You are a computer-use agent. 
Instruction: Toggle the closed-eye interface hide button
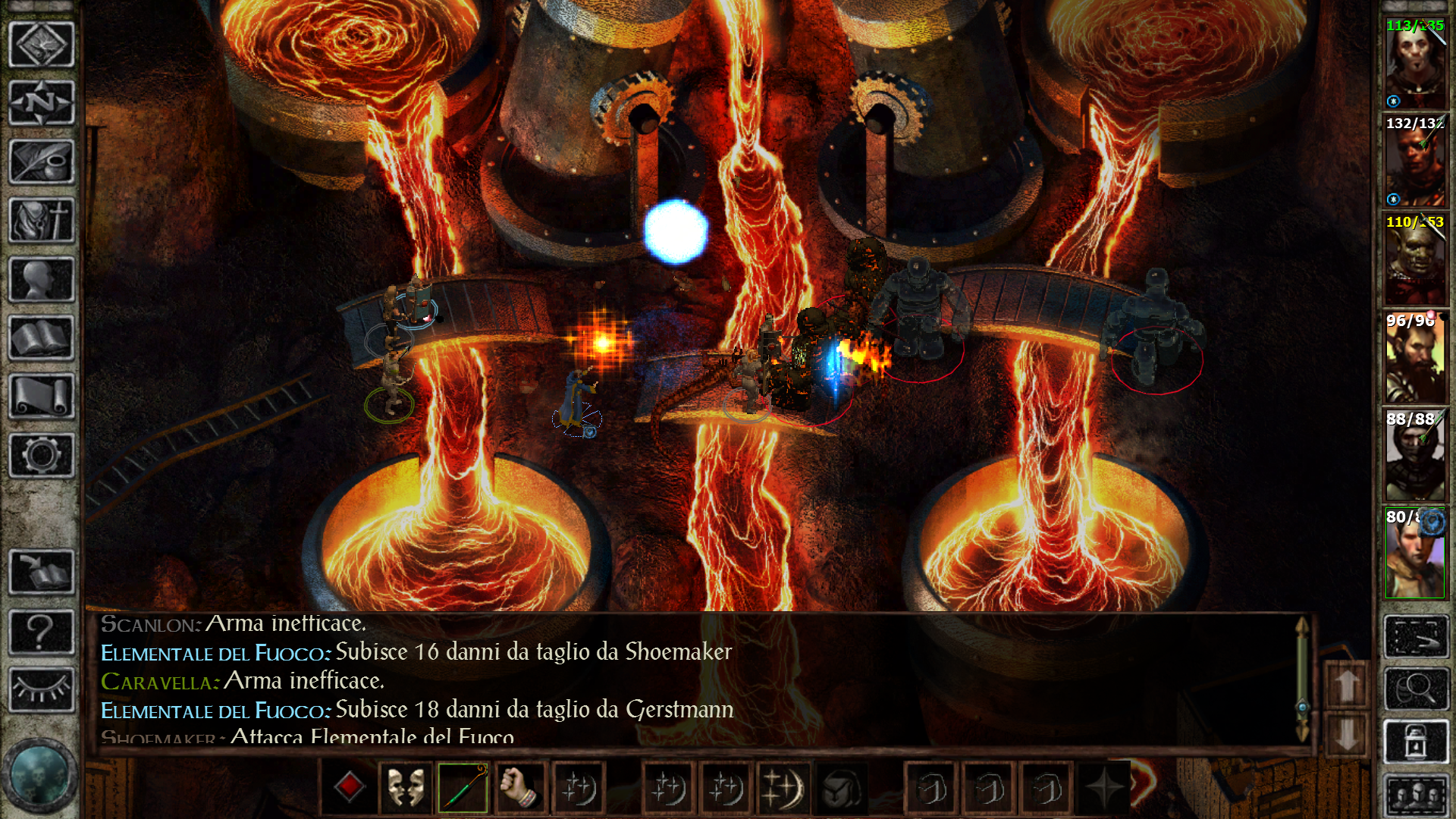click(41, 689)
